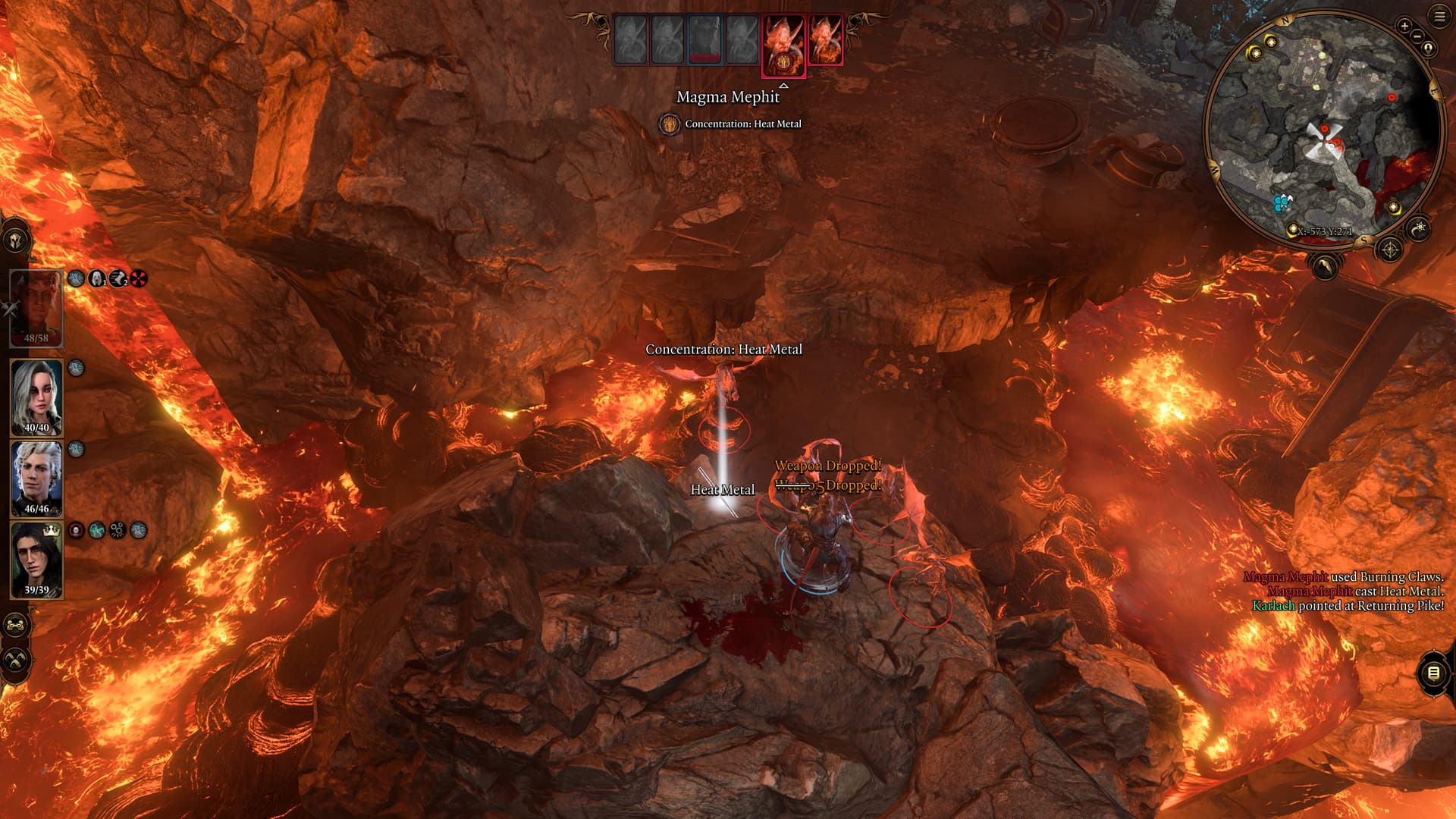
Task: Click the last Magma Mephit turn-order card
Action: (826, 39)
